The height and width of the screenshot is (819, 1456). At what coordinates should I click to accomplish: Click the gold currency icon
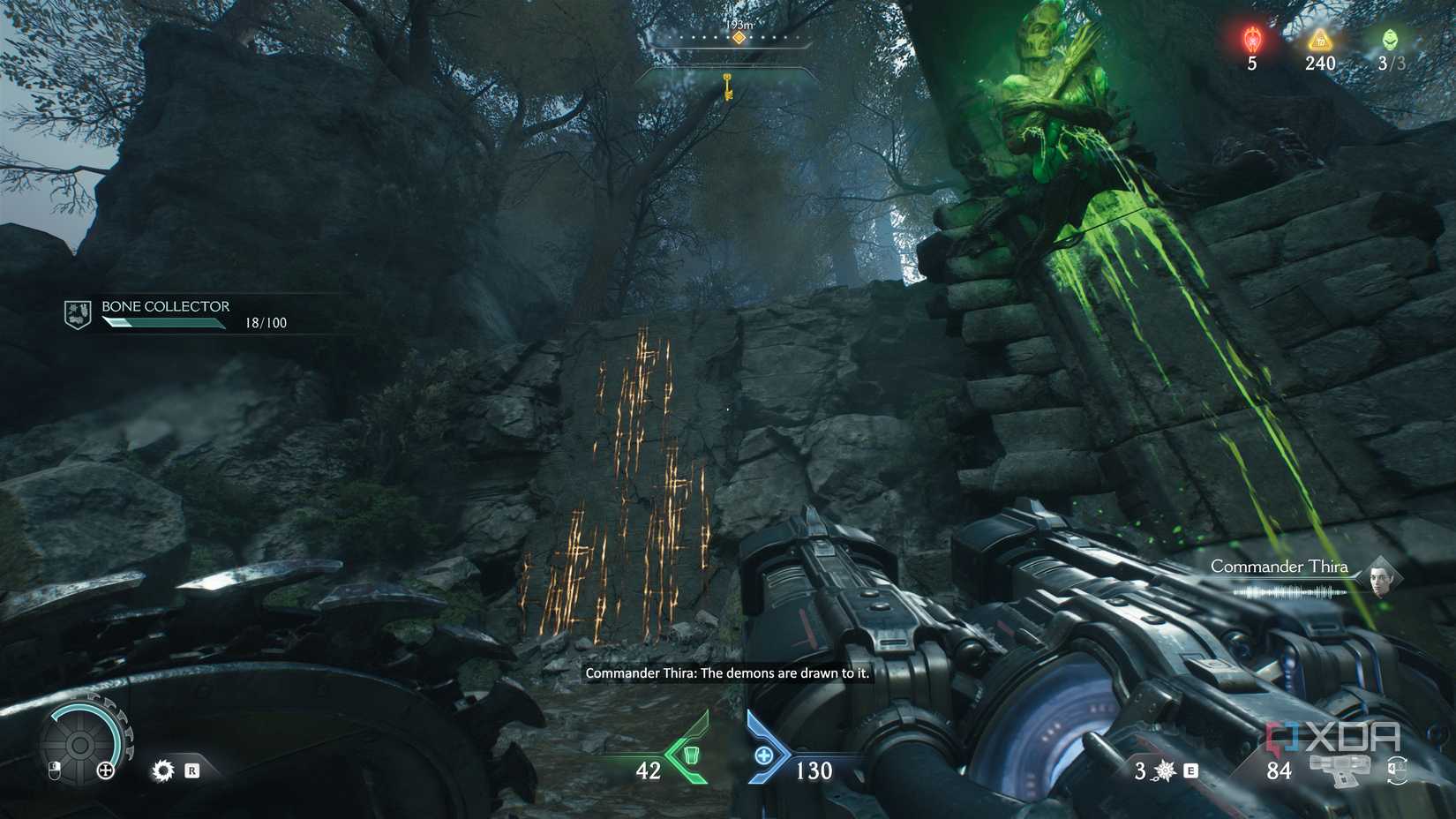point(1319,40)
